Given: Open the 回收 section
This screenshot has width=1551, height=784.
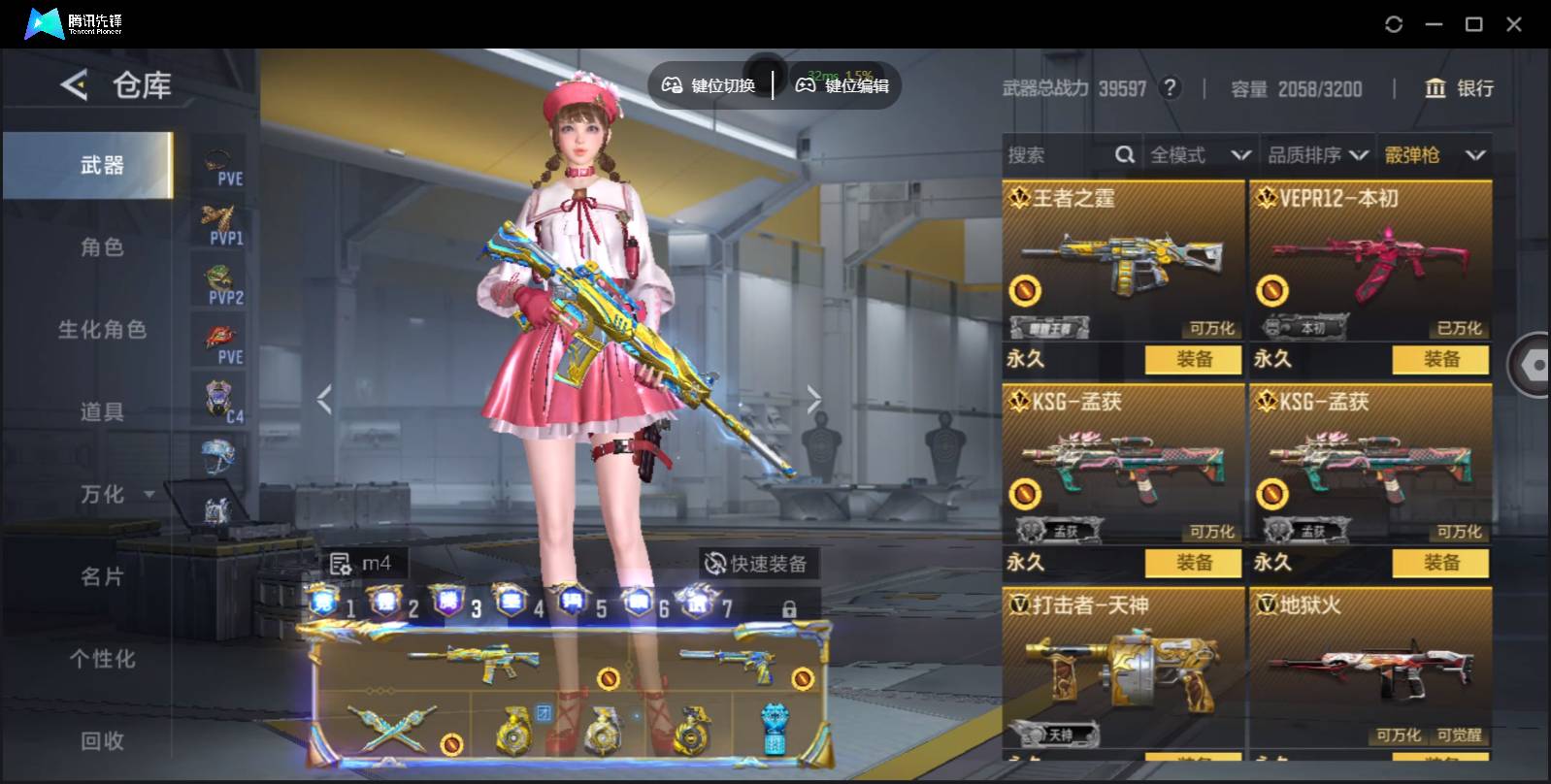Looking at the screenshot, I should click(x=102, y=741).
